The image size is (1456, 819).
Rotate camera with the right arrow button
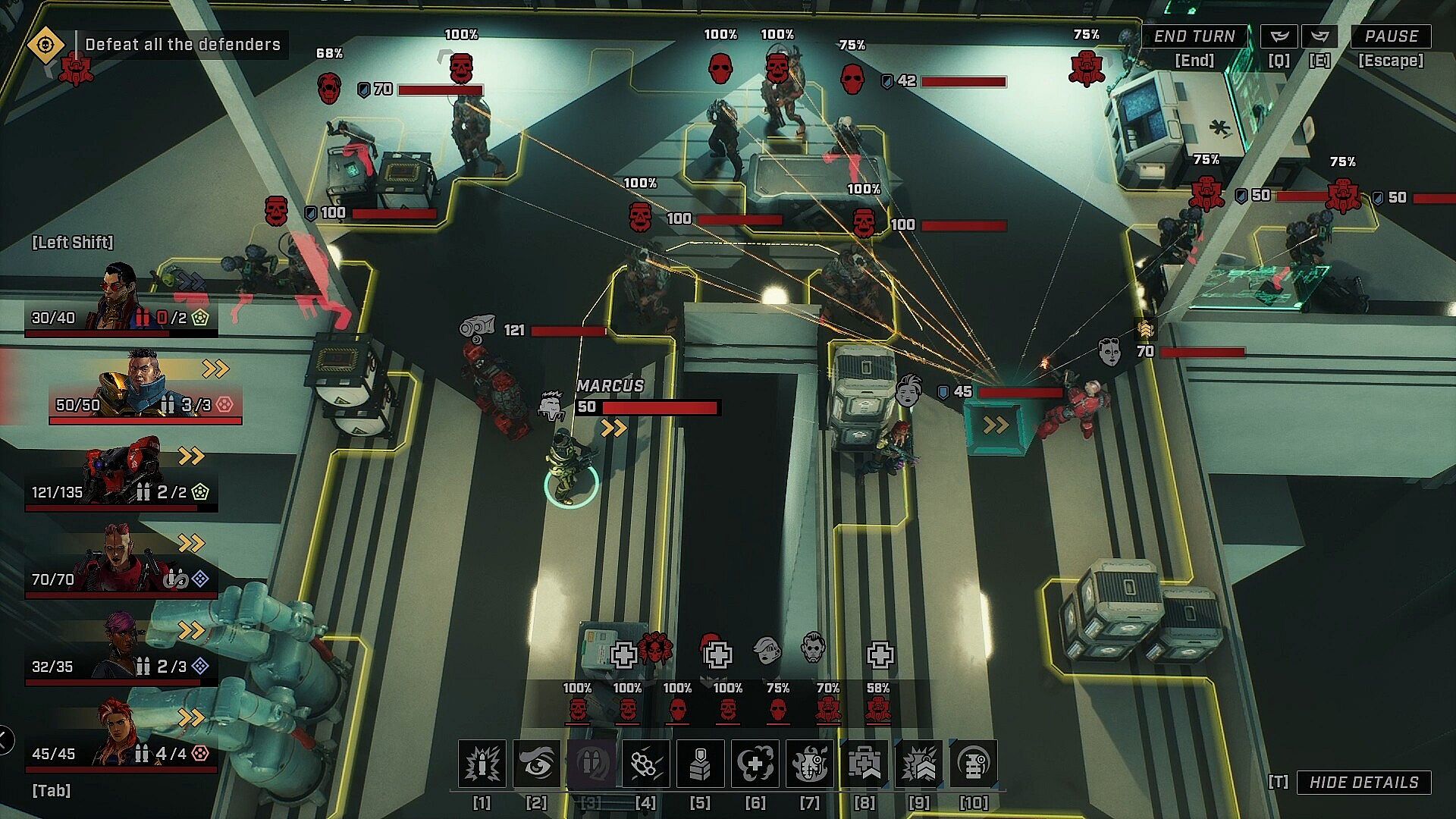click(x=1319, y=36)
